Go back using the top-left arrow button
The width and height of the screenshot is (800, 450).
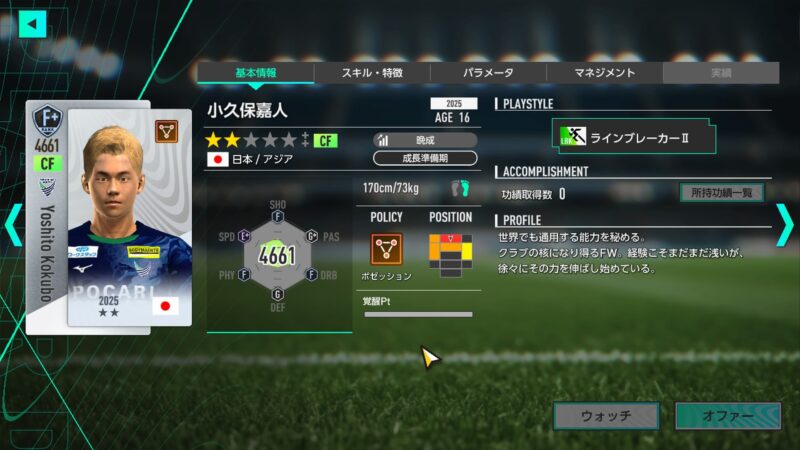(x=32, y=23)
